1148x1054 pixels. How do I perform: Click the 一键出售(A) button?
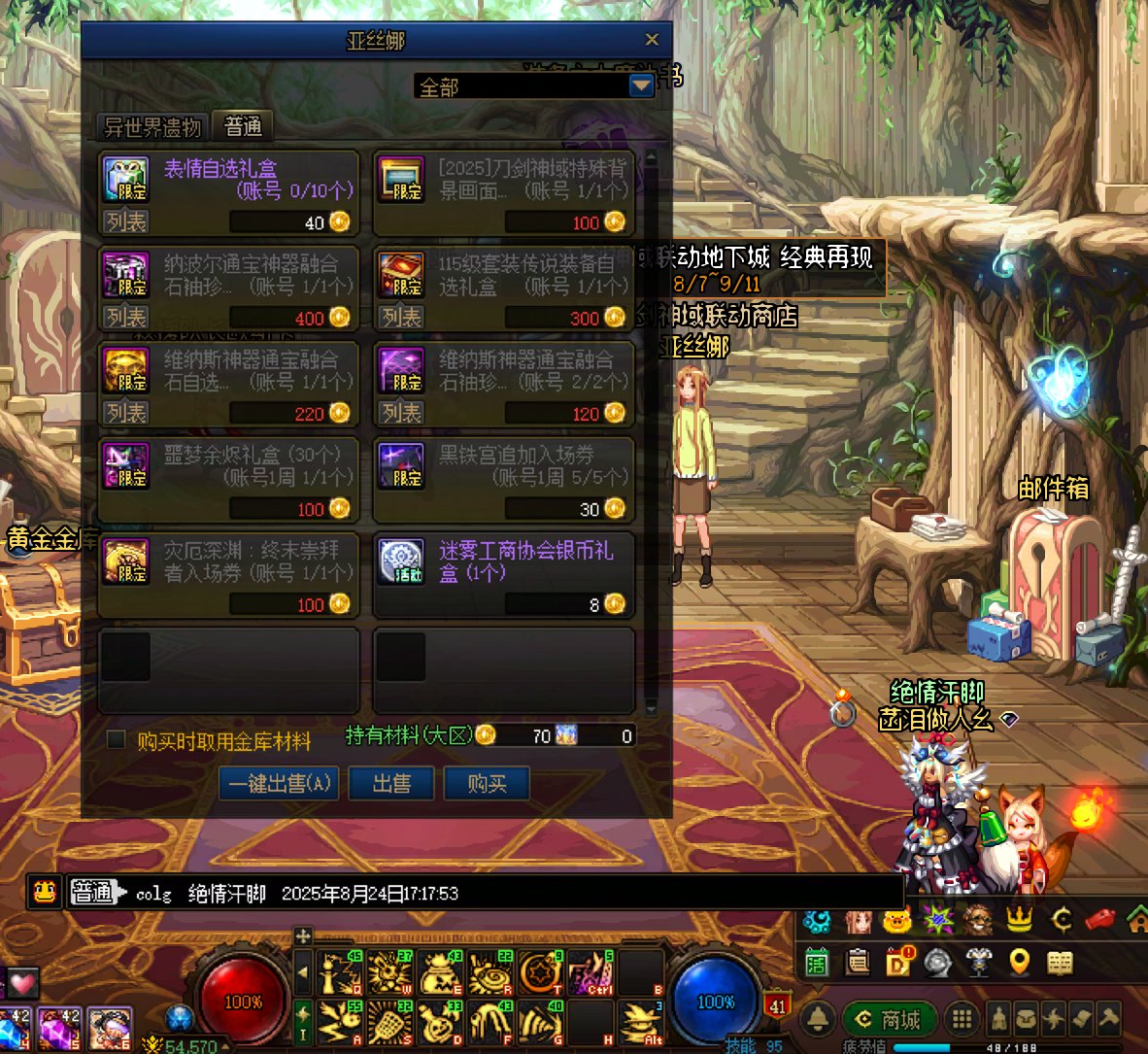tap(280, 783)
